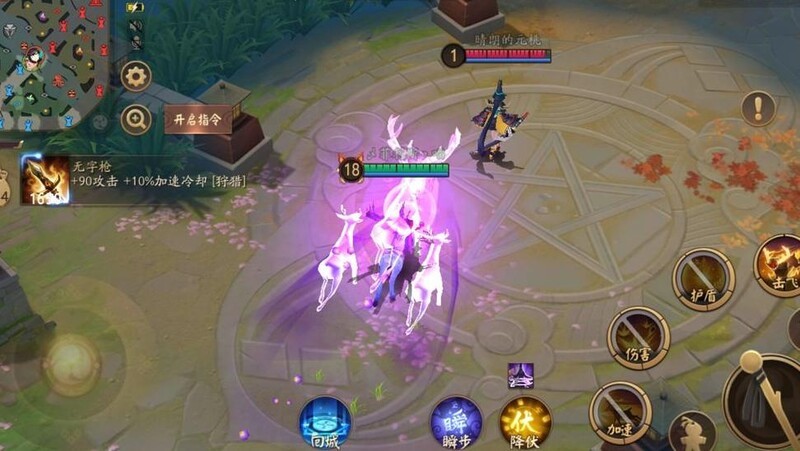800x451 pixels.
Task: Tap the small doll figure button
Action: coord(692,432)
